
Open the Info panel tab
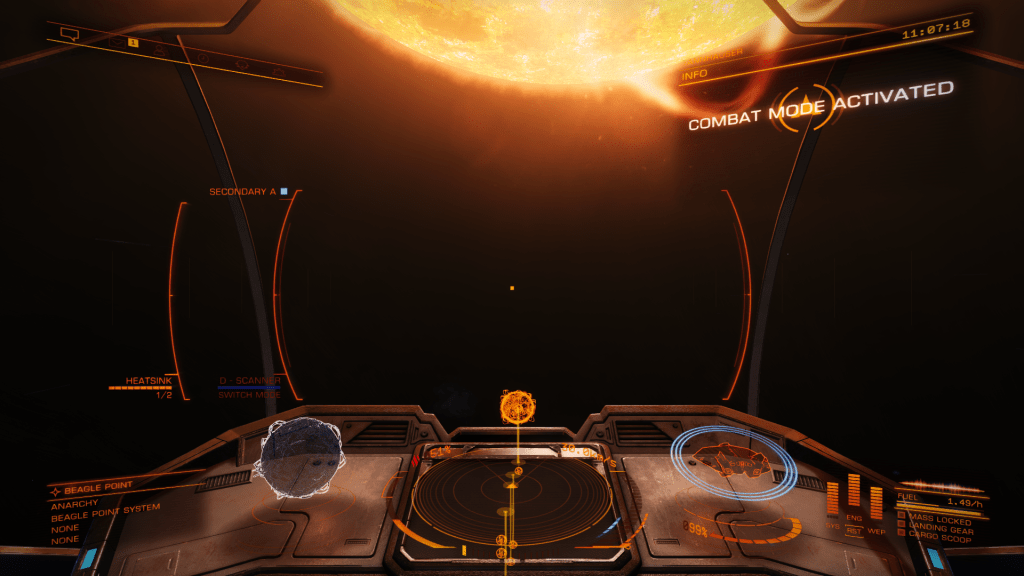695,75
